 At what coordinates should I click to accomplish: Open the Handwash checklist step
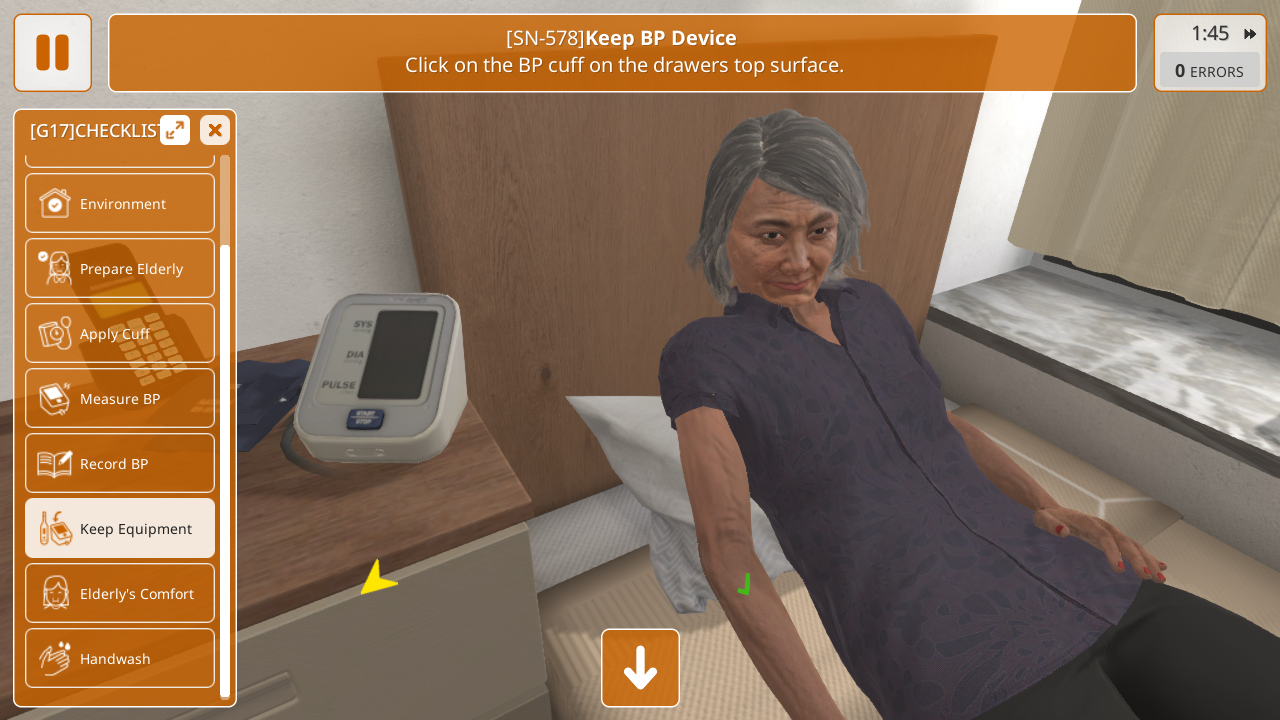120,659
